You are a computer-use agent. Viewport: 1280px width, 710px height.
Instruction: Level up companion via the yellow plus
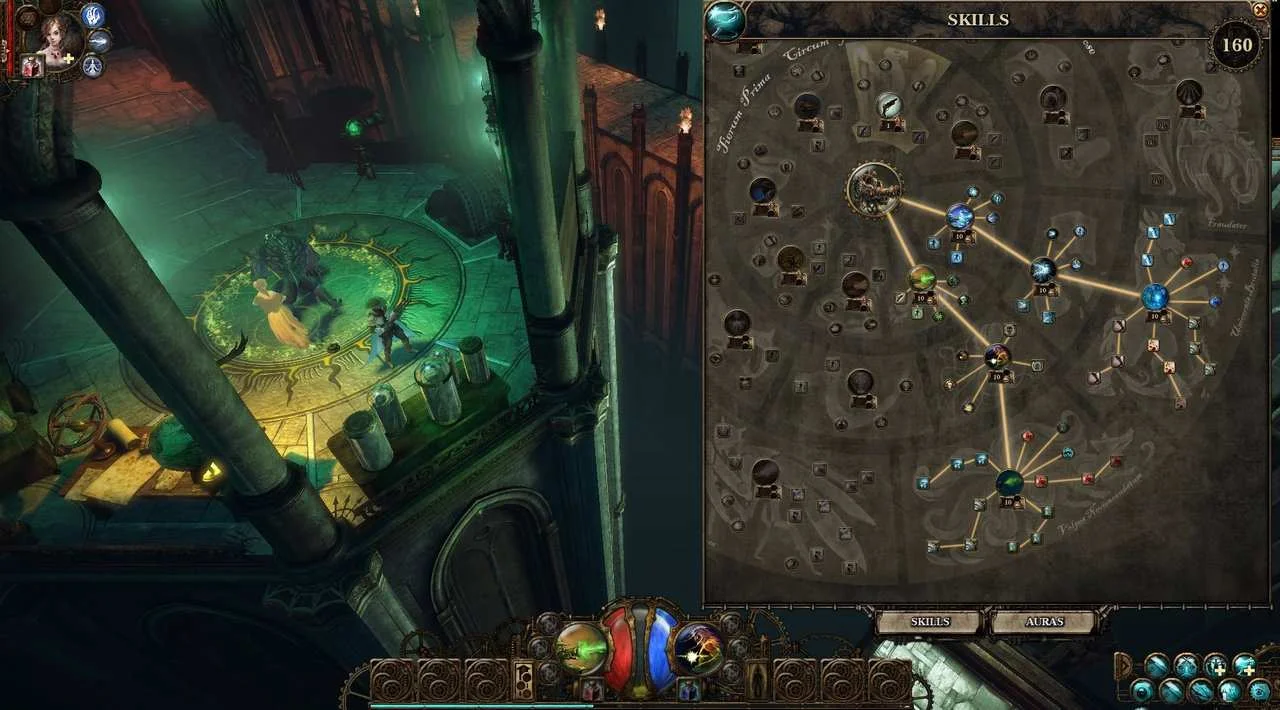(x=69, y=59)
